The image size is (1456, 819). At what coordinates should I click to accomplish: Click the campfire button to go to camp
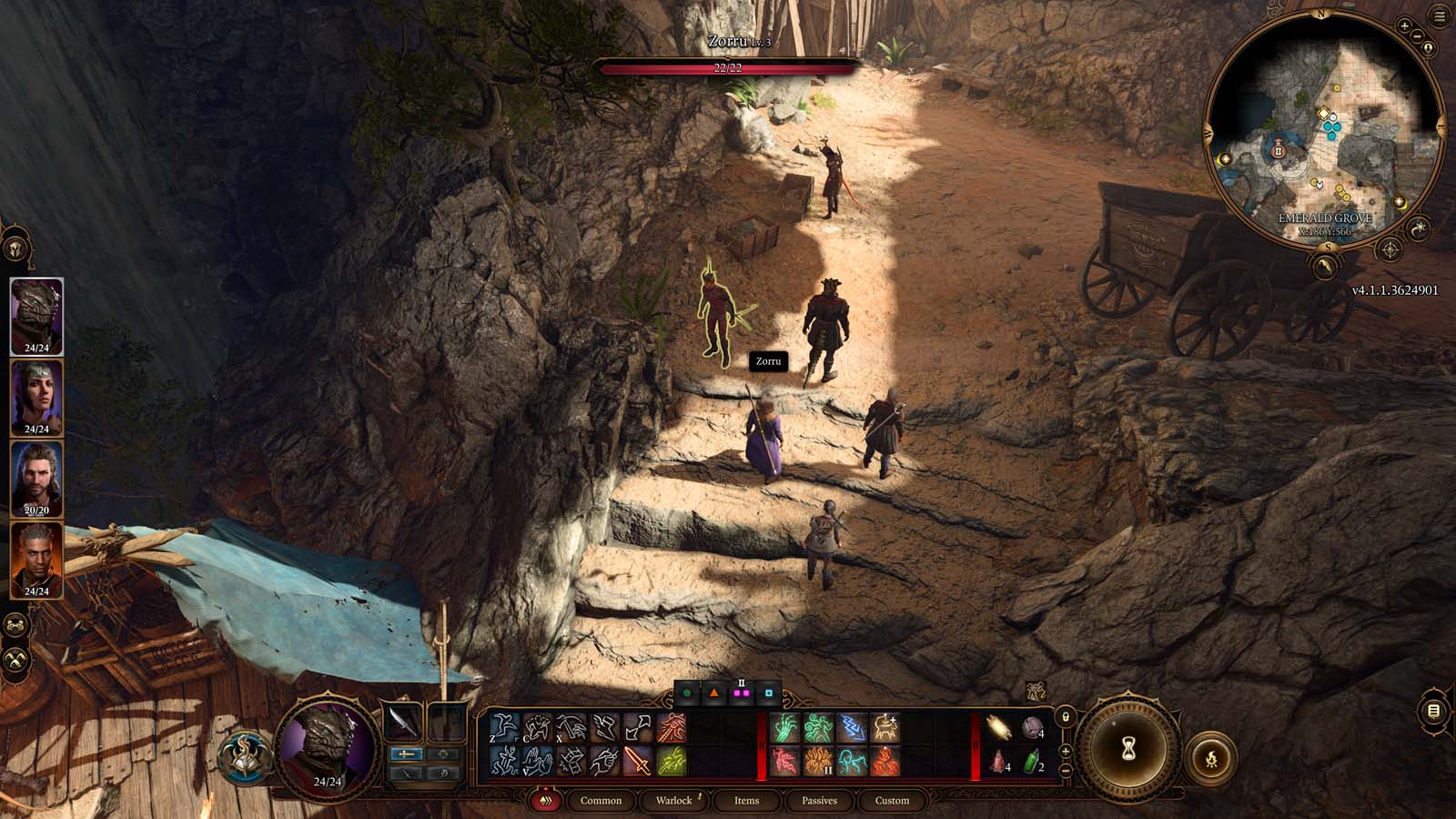point(1213,758)
